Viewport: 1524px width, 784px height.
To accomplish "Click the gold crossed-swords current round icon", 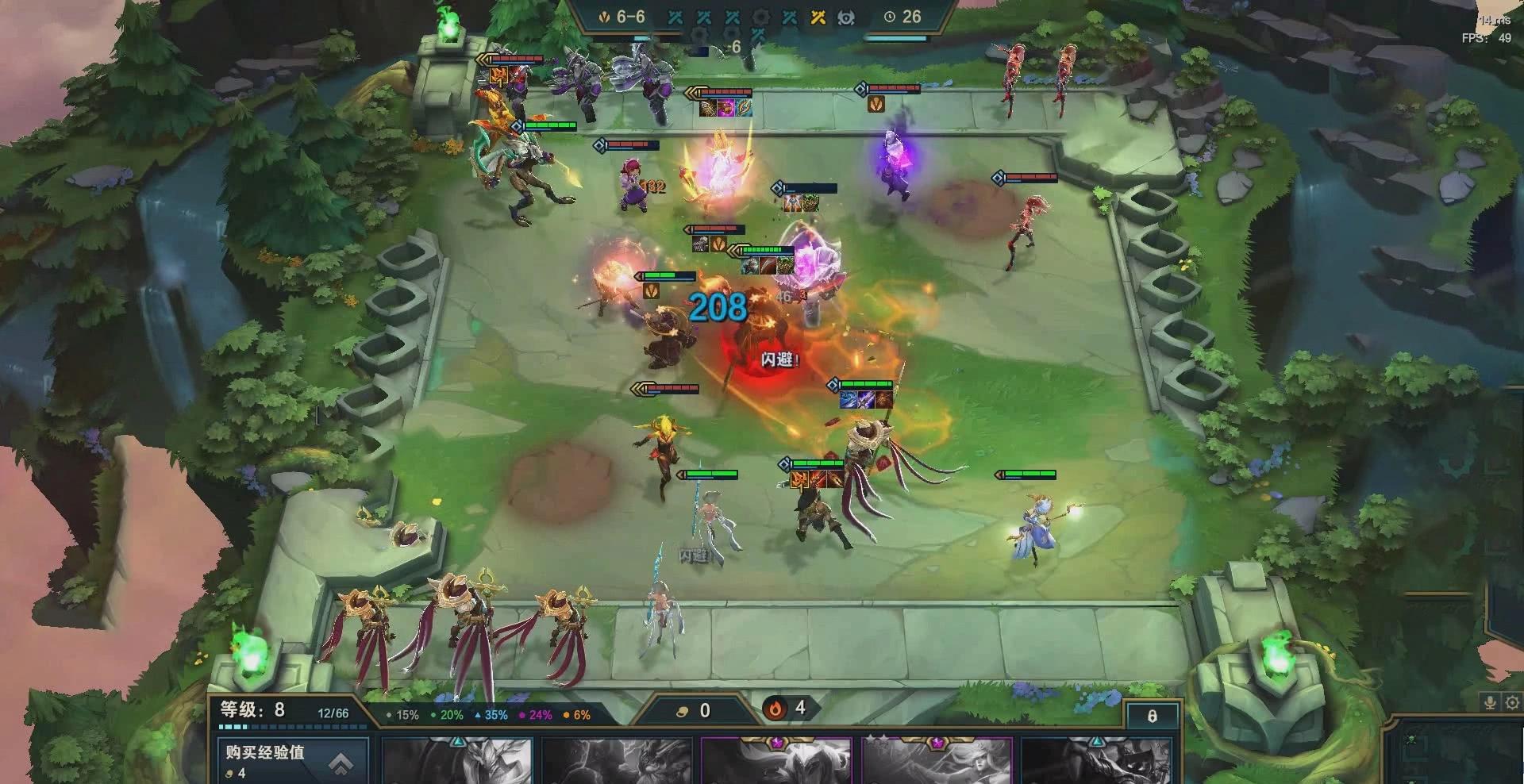I will 818,17.
